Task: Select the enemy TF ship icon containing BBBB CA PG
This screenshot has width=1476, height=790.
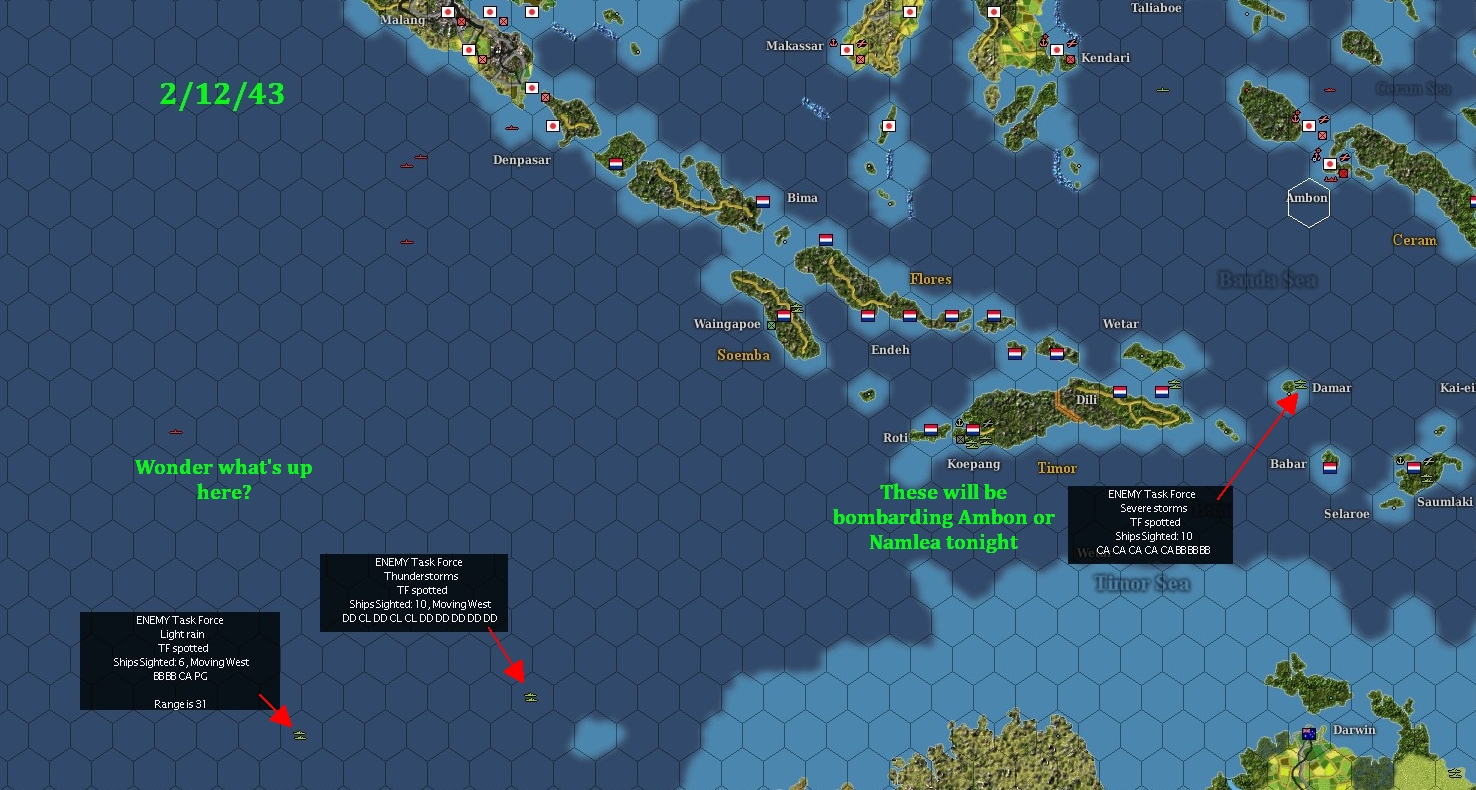Action: 300,735
